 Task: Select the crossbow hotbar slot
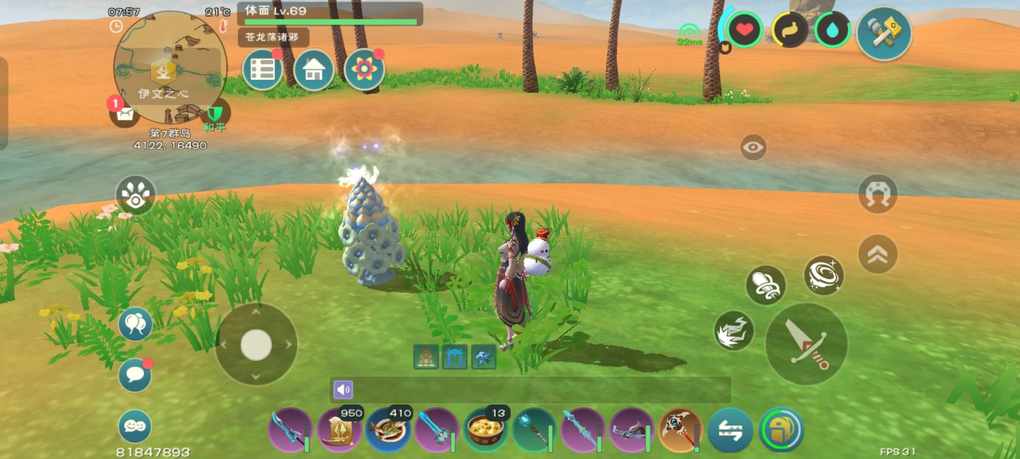click(632, 430)
